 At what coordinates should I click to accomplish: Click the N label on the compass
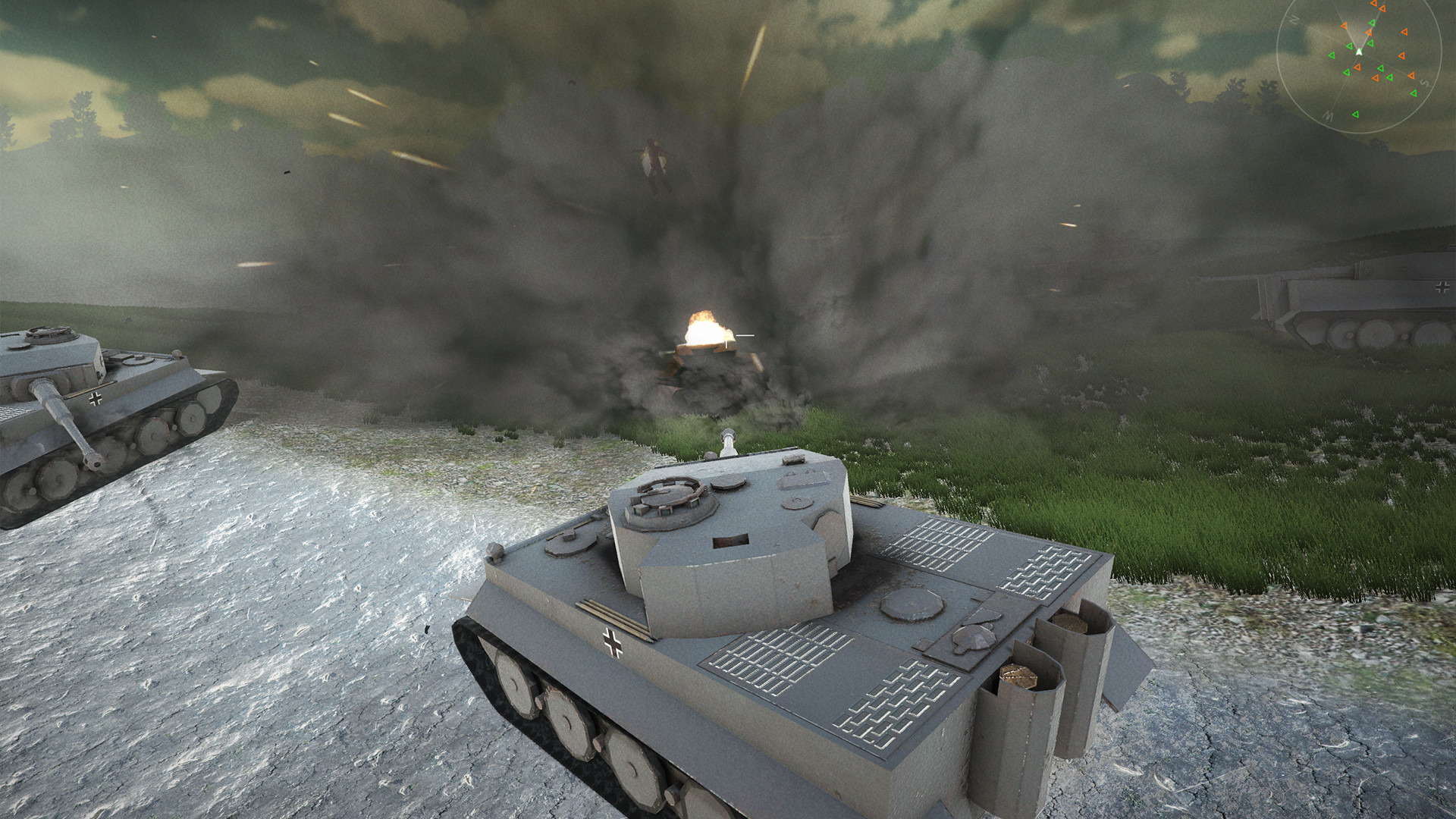(x=1294, y=20)
